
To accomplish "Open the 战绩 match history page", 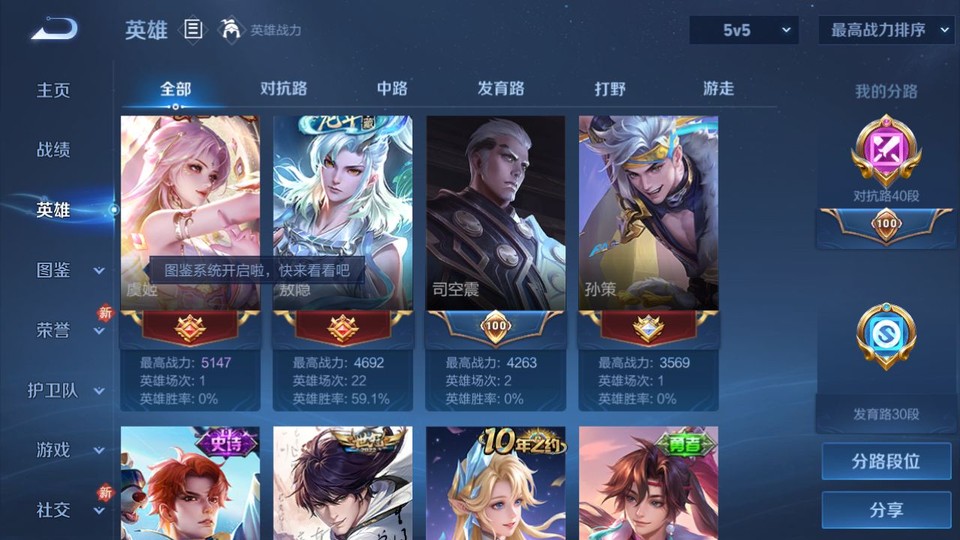I will (x=54, y=150).
